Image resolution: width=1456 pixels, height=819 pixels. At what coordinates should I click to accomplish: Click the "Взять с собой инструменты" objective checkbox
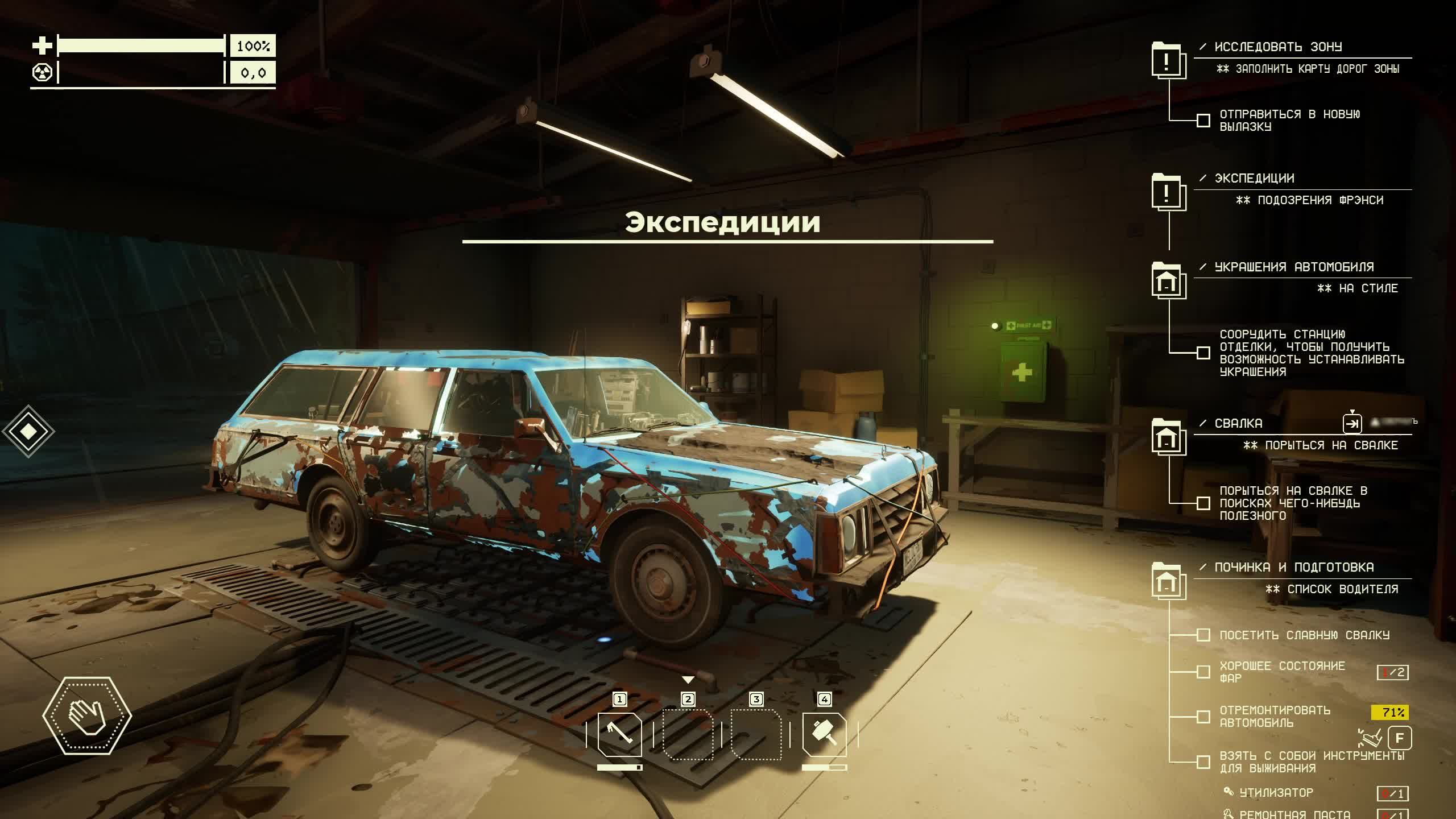(x=1203, y=762)
